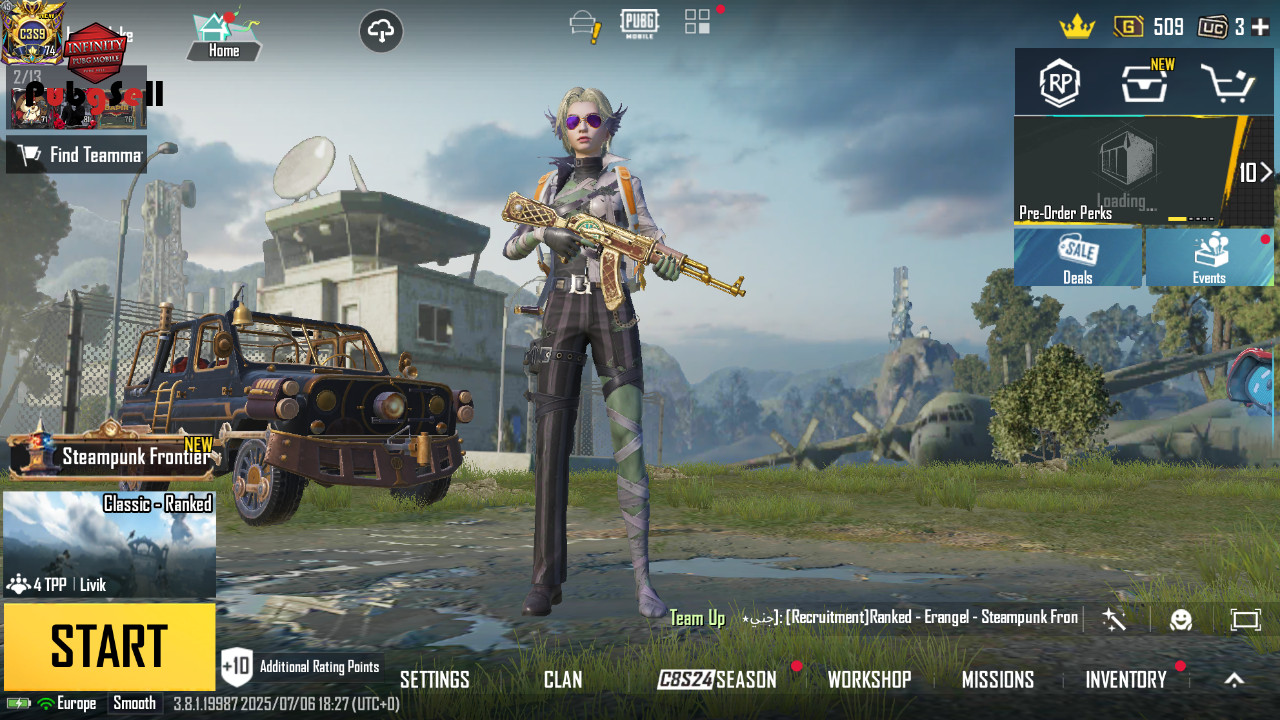Open the cloud download icon
The width and height of the screenshot is (1280, 720).
[381, 32]
